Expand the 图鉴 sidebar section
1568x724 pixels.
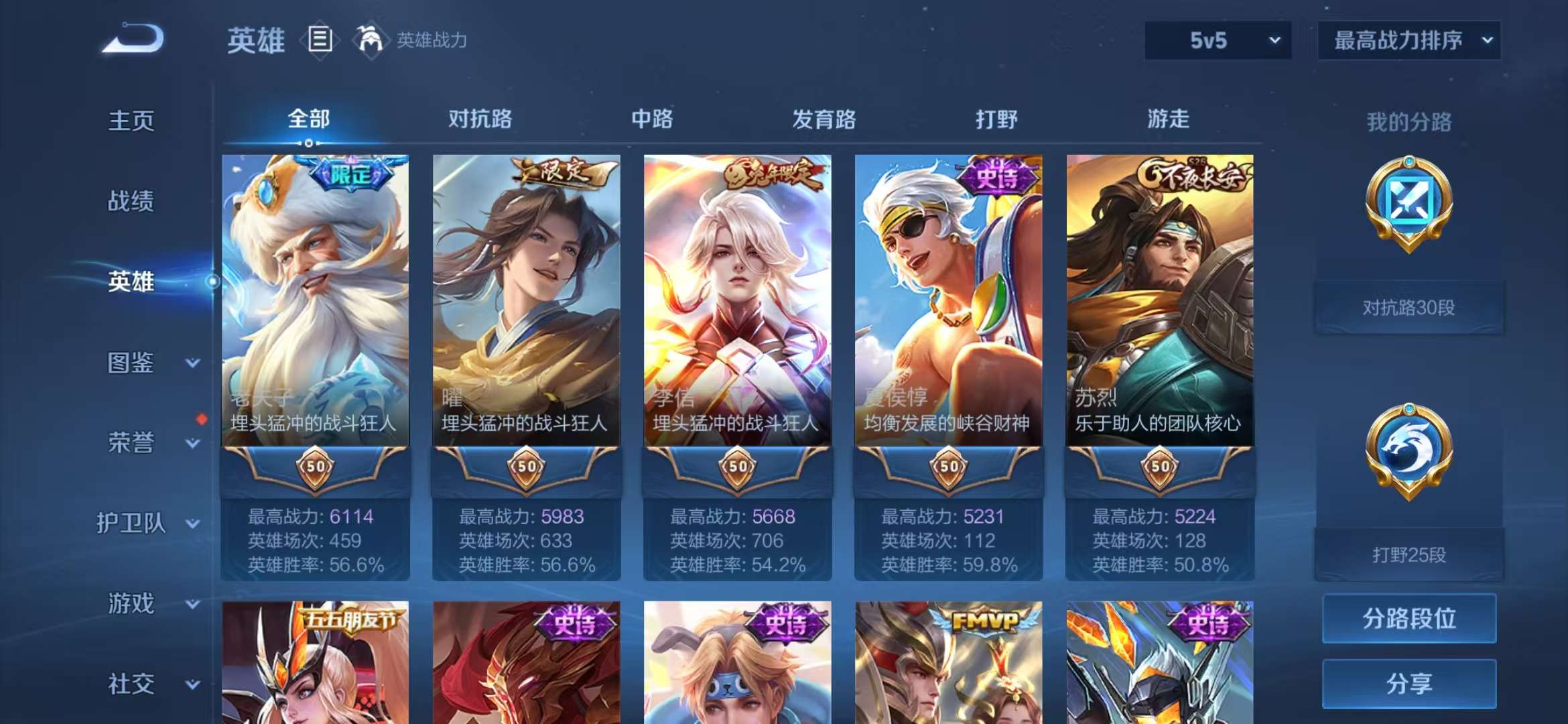(131, 363)
